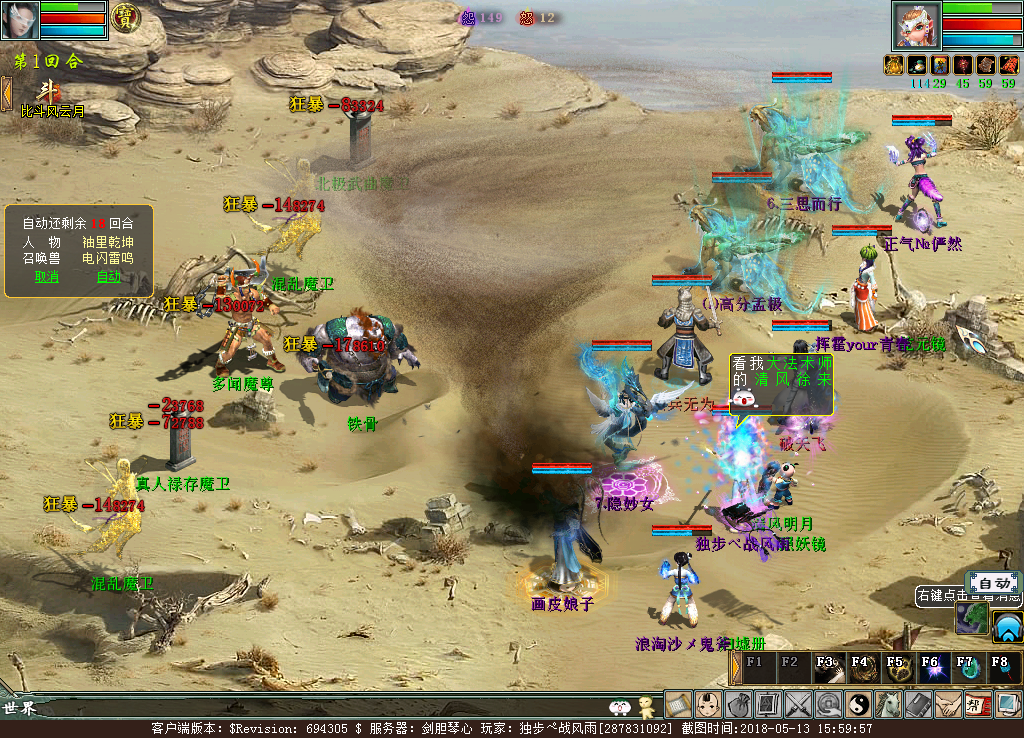Collapse the F-key hotbar with its arrow handle
This screenshot has height=738, width=1024.
736,667
